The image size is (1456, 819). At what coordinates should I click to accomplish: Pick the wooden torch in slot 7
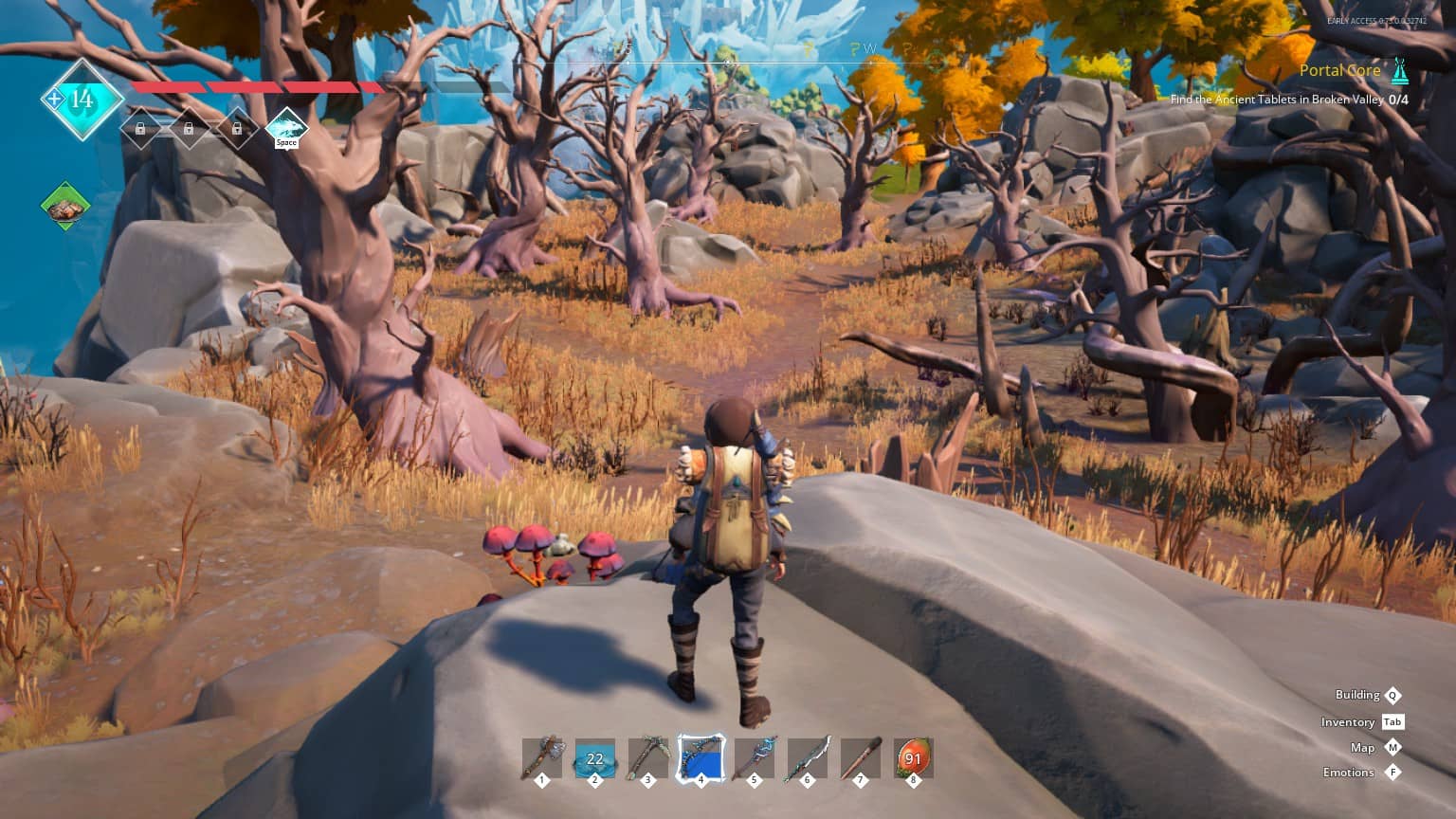tap(861, 758)
